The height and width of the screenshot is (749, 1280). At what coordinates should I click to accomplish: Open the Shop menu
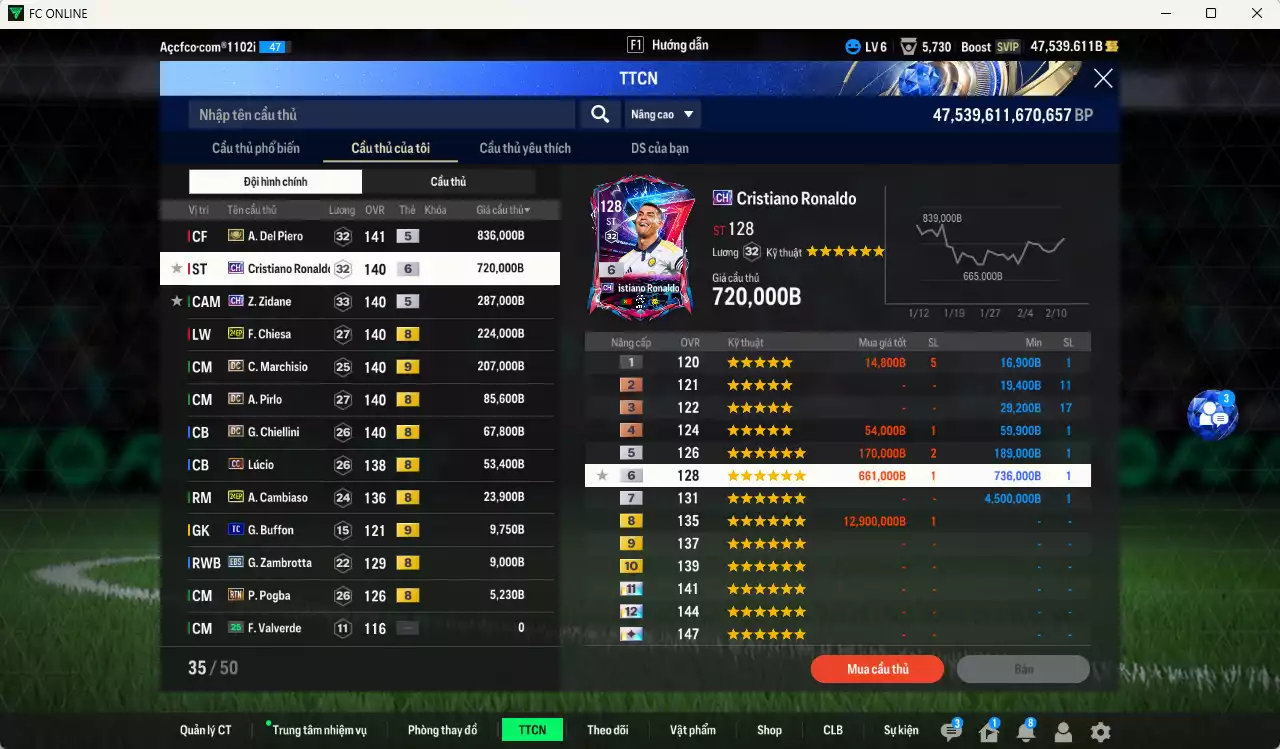coord(769,730)
